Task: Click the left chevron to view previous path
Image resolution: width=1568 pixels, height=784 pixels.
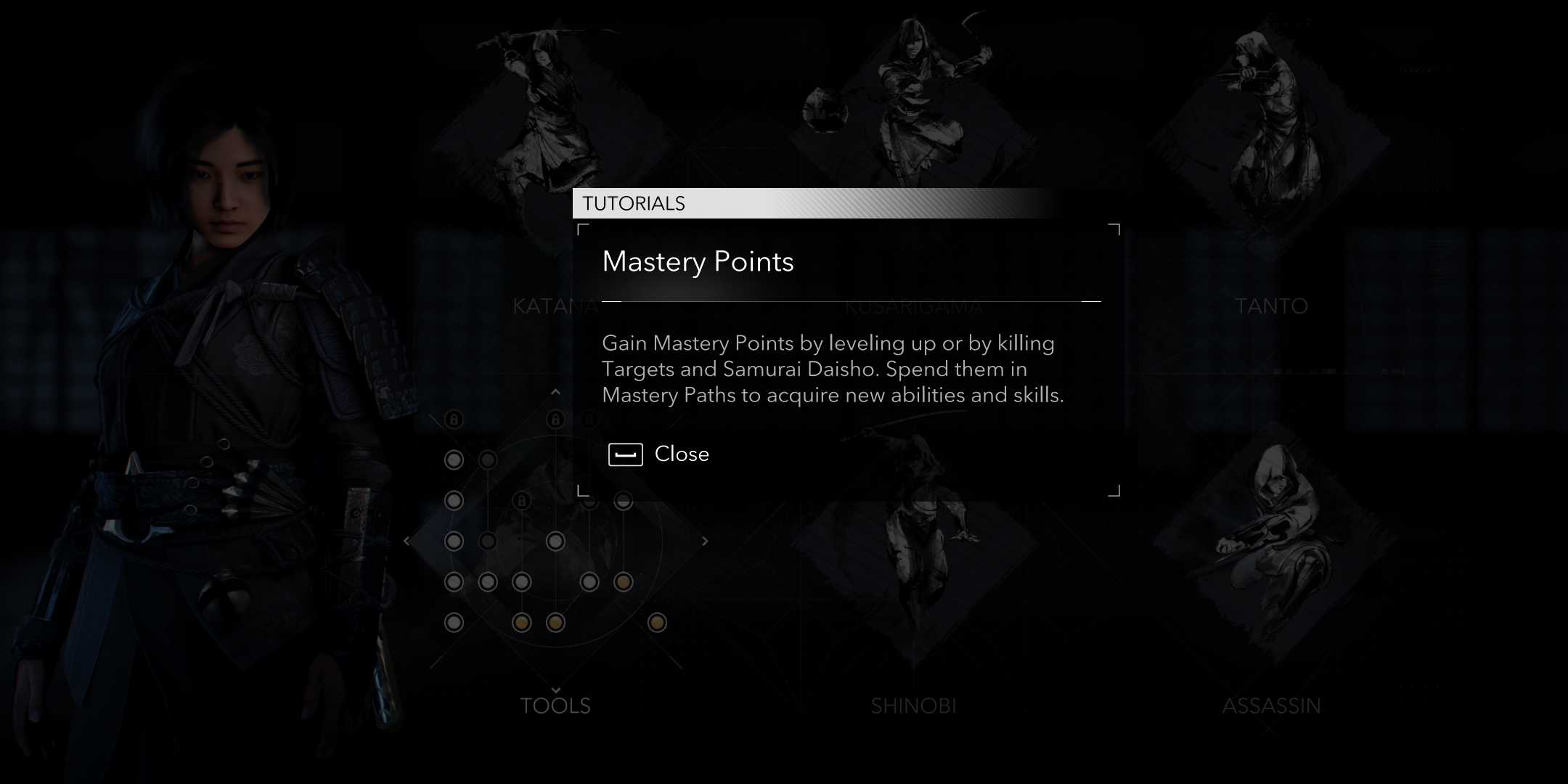Action: pyautogui.click(x=407, y=541)
